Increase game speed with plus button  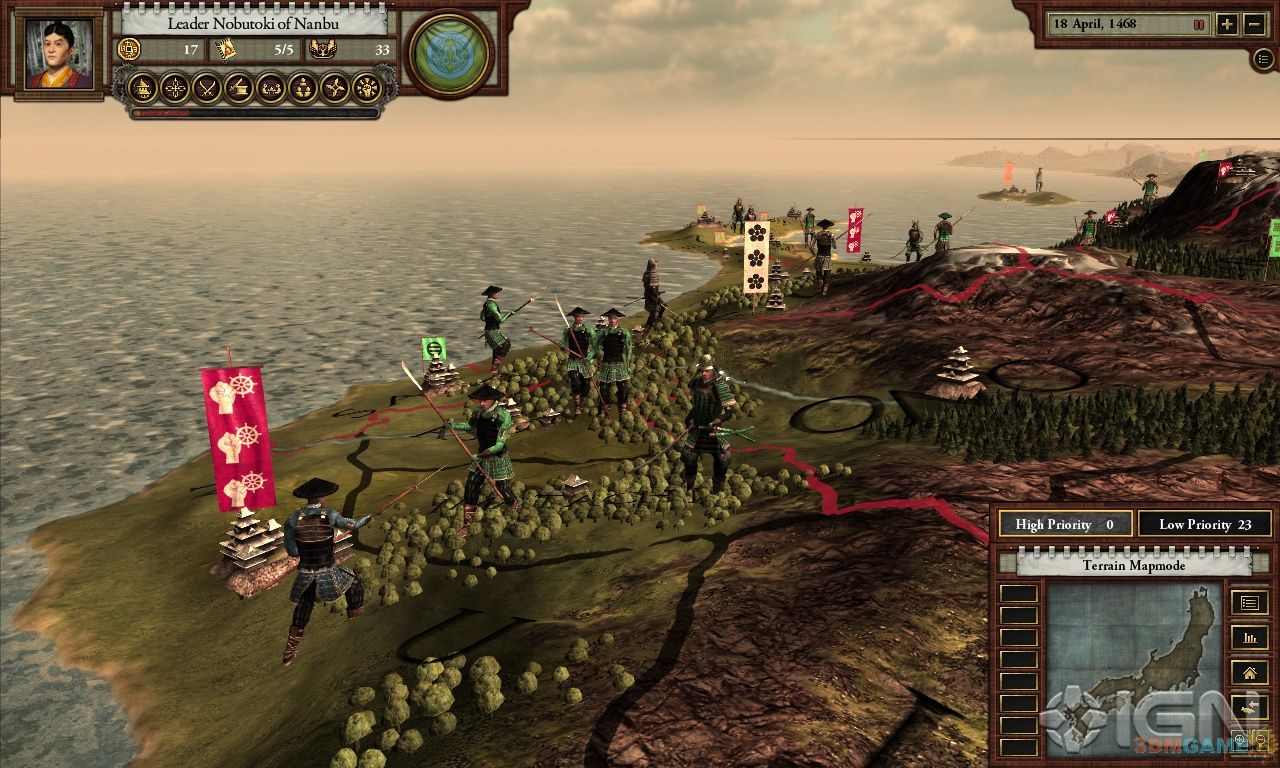click(x=1227, y=25)
